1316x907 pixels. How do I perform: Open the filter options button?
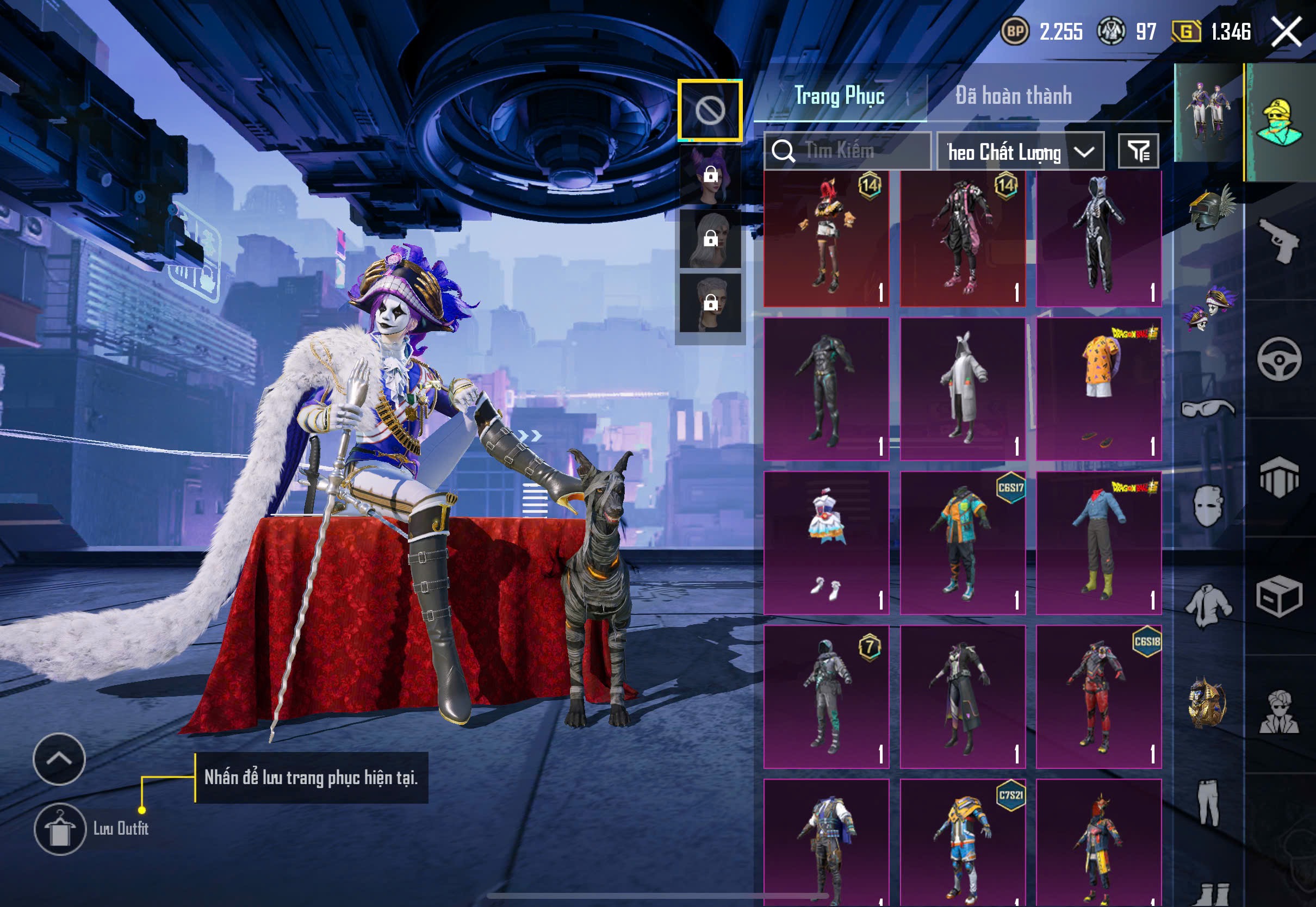pyautogui.click(x=1138, y=151)
